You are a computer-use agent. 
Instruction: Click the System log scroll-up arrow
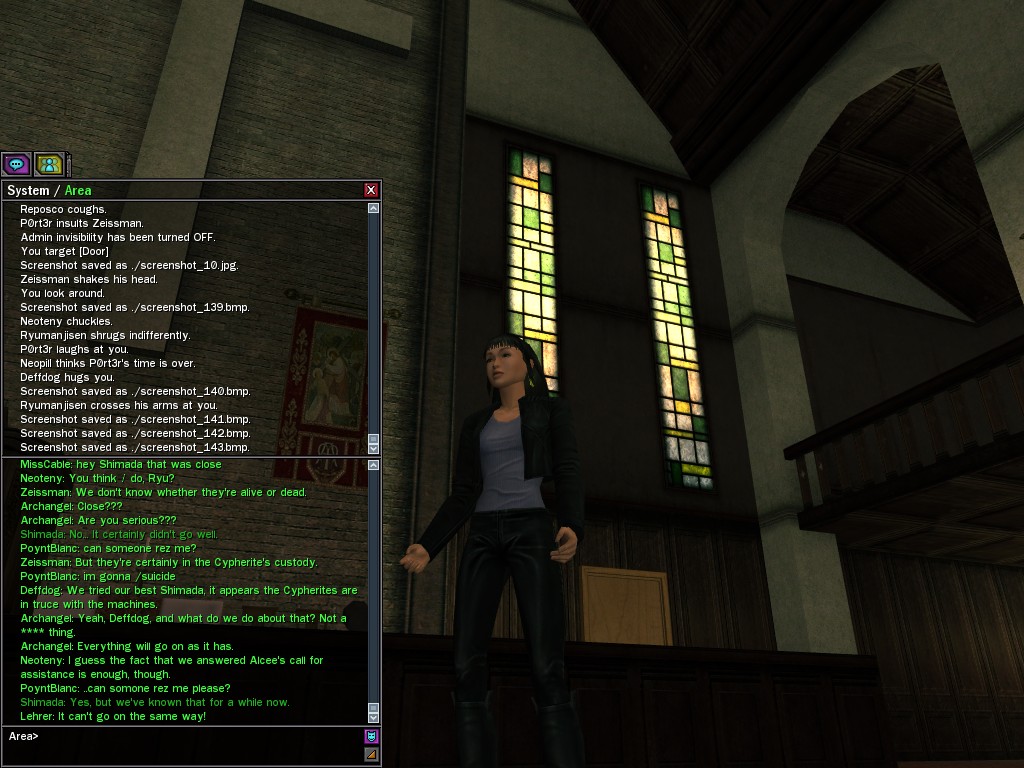(374, 209)
